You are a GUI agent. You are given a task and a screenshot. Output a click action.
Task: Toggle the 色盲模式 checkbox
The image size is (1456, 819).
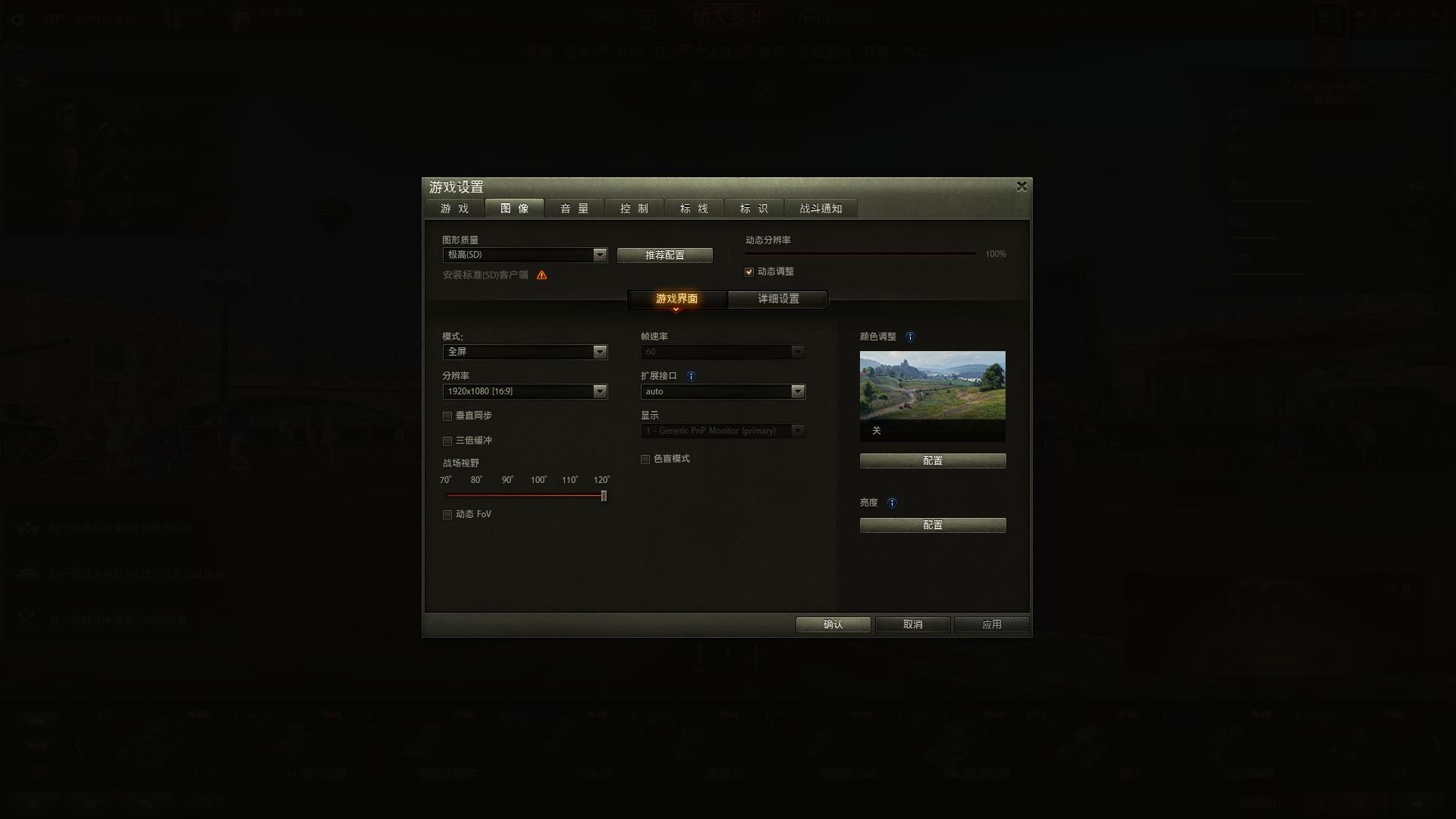(645, 459)
